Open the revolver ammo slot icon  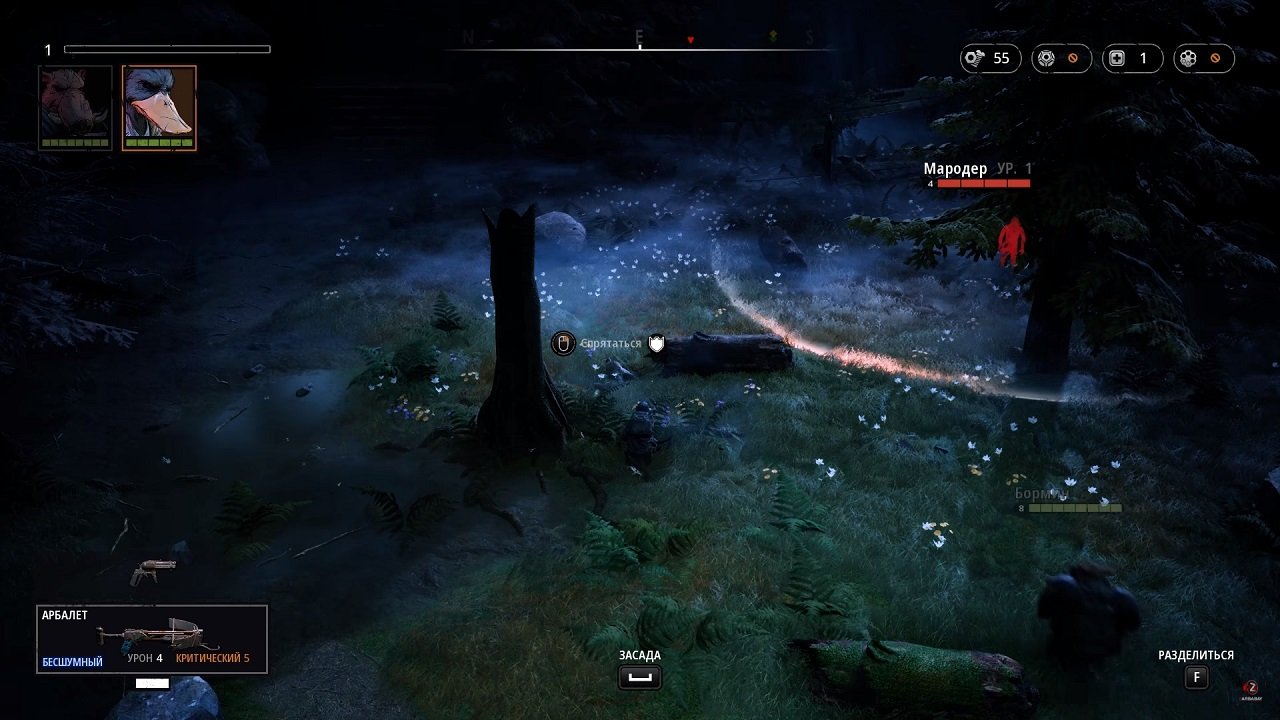[1189, 58]
